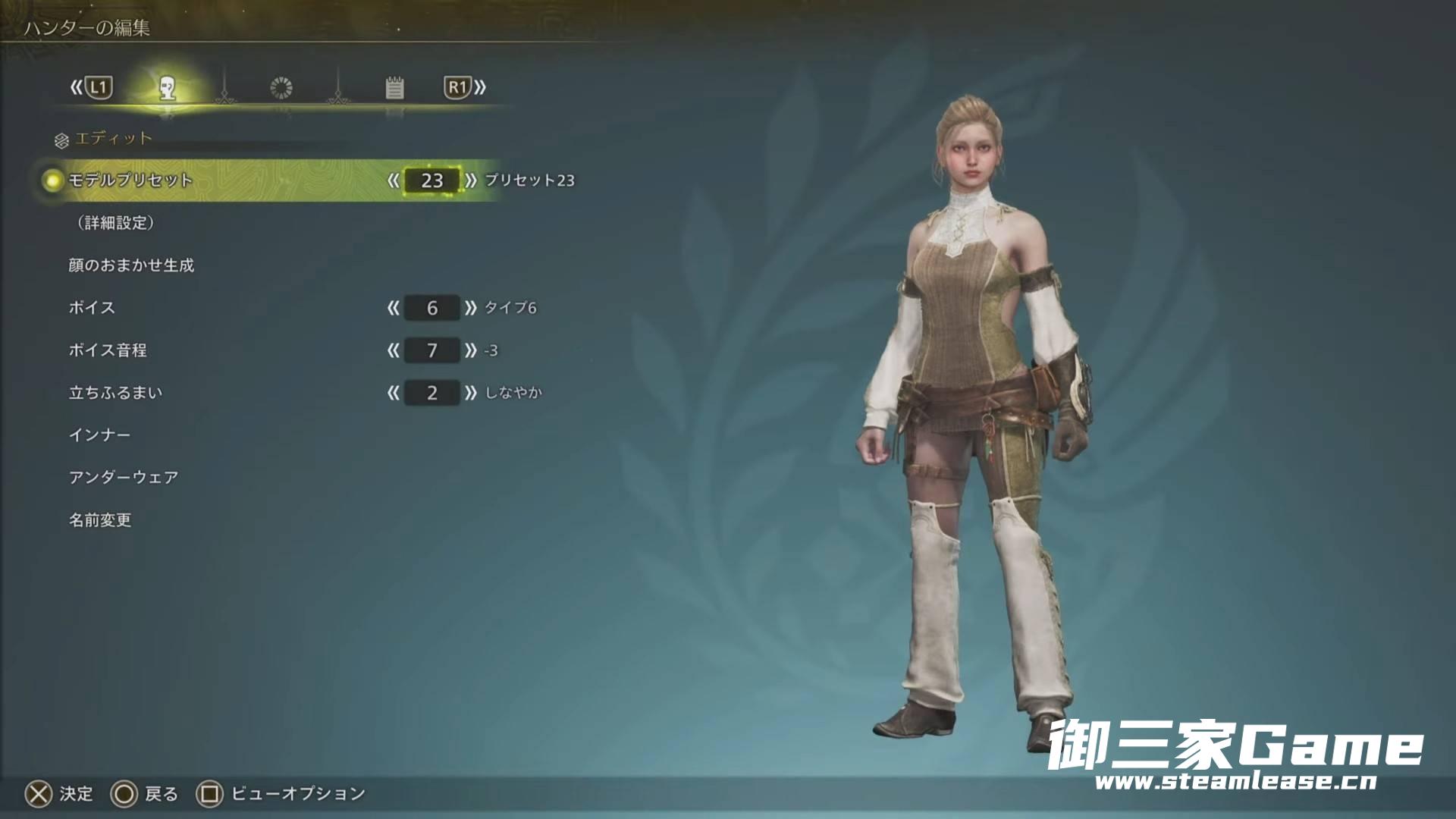The height and width of the screenshot is (819, 1456).
Task: Choose 名前変更 to rename the hunter
Action: click(x=100, y=520)
